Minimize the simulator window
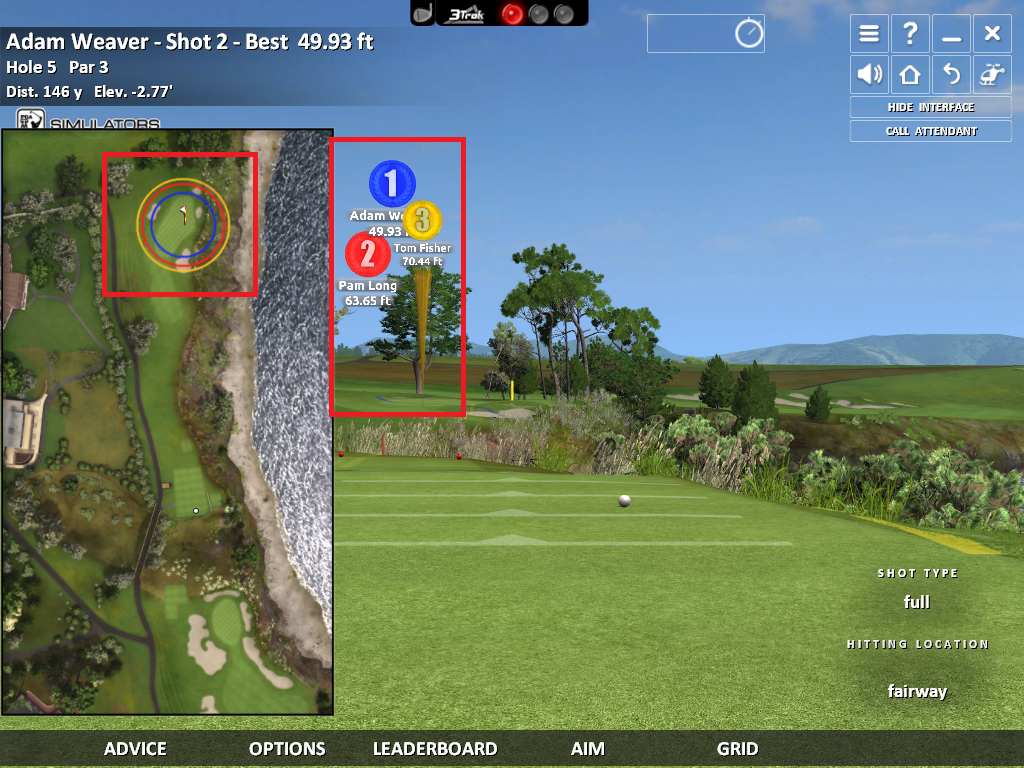The height and width of the screenshot is (768, 1024). [x=951, y=34]
